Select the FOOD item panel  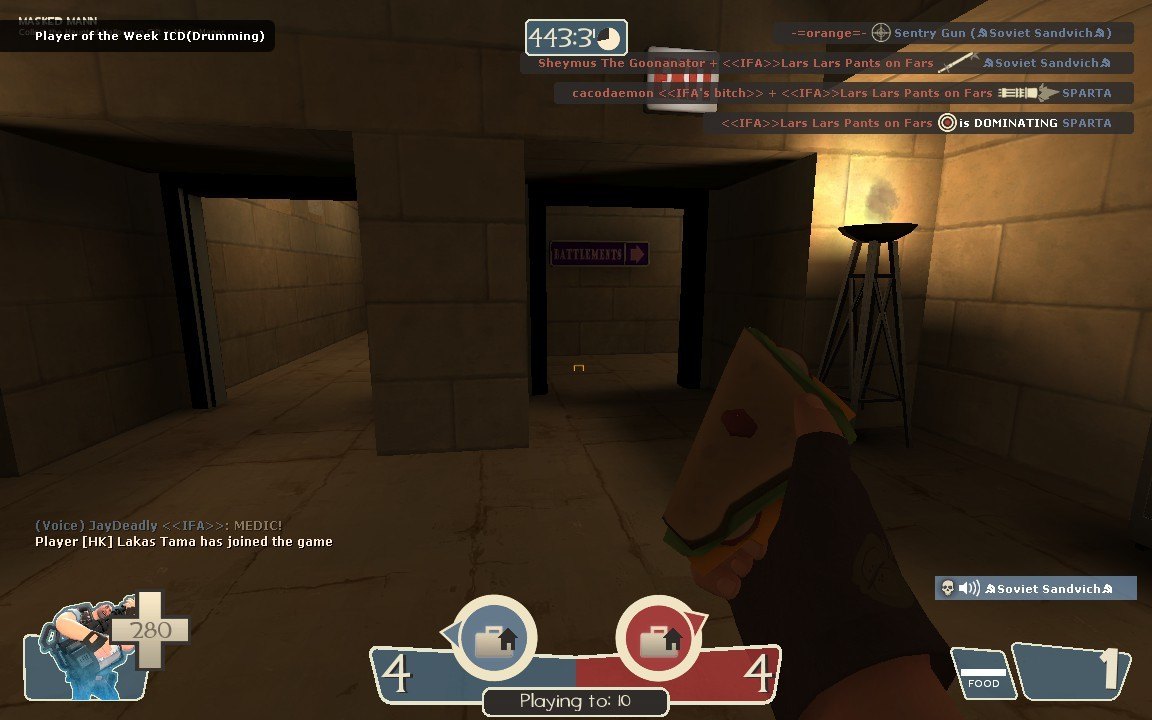[983, 675]
